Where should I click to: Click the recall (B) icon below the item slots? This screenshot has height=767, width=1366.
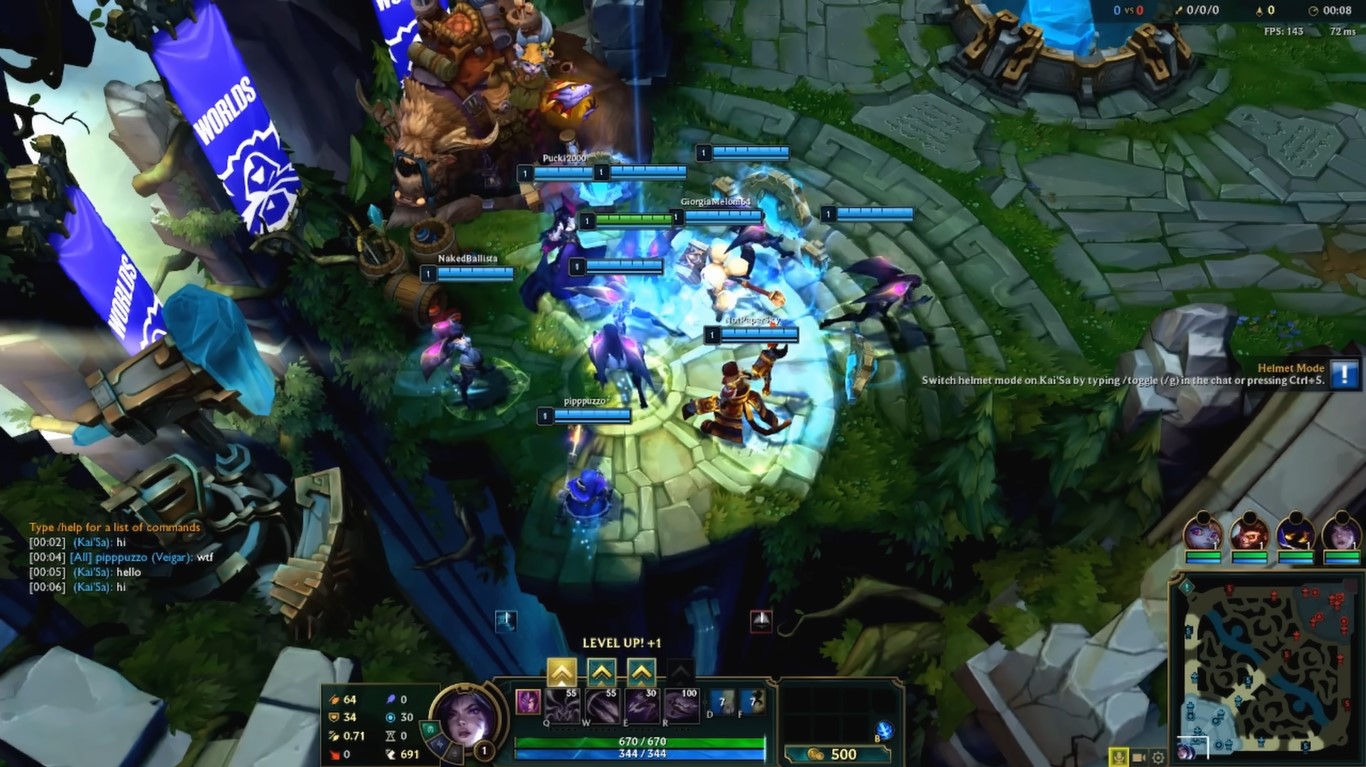click(884, 731)
